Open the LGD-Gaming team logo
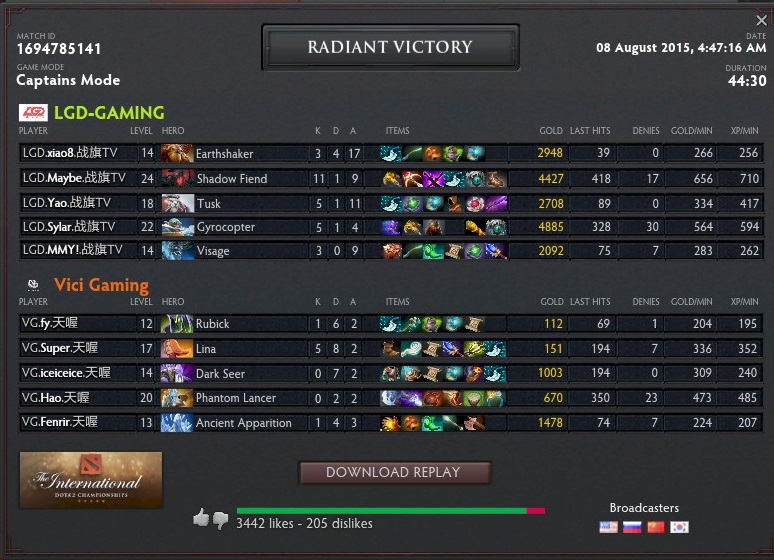Image resolution: width=774 pixels, height=560 pixels. [x=33, y=113]
